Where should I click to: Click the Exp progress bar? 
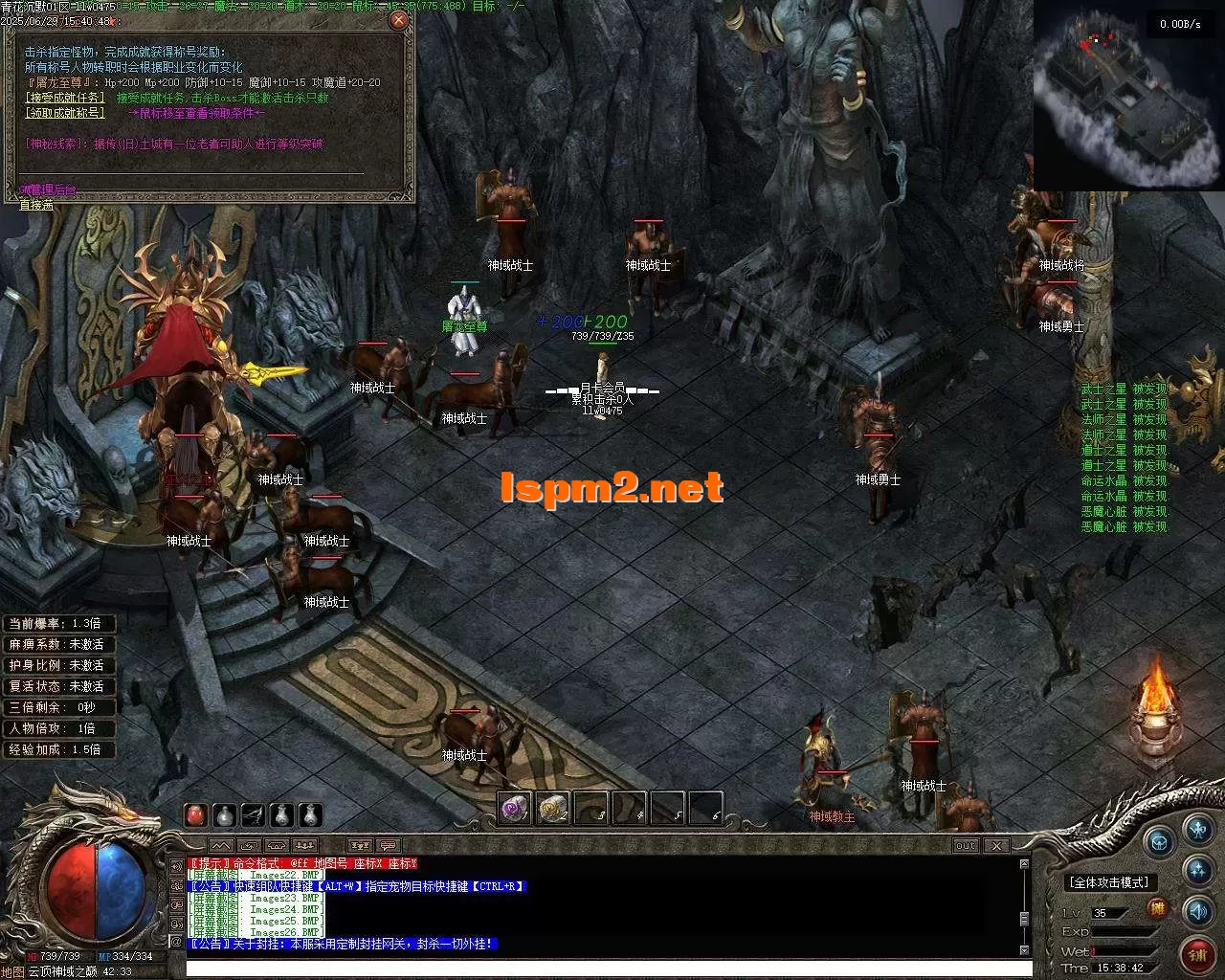1122,931
